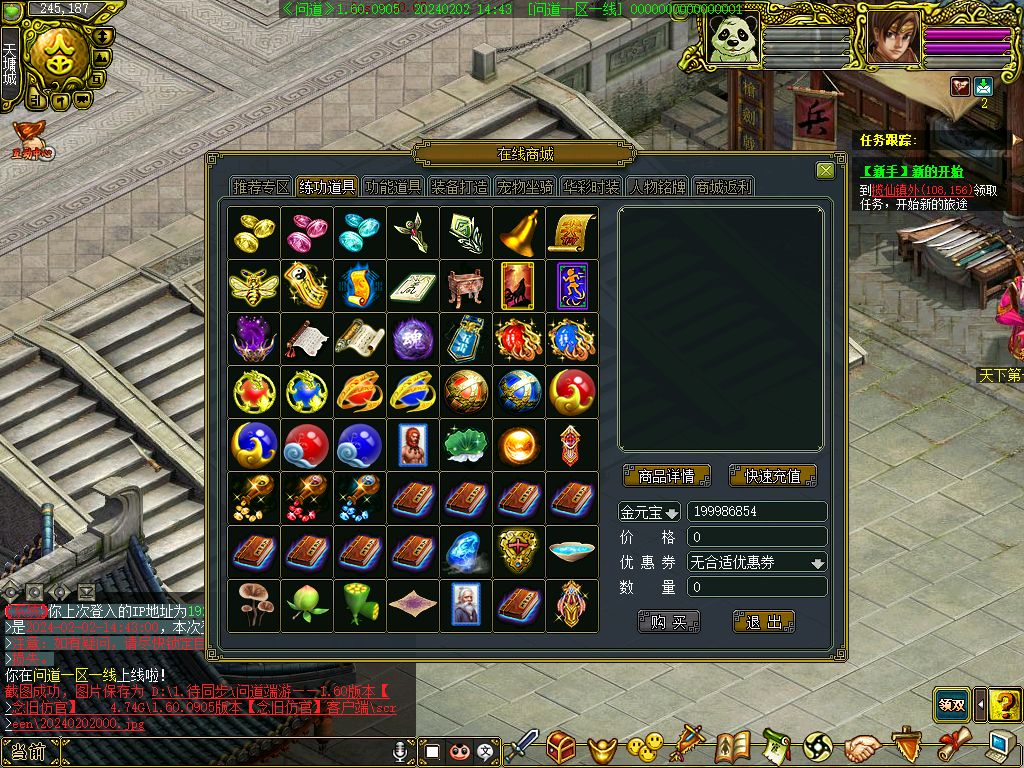
Task: Pick the wolf card item
Action: 518,285
